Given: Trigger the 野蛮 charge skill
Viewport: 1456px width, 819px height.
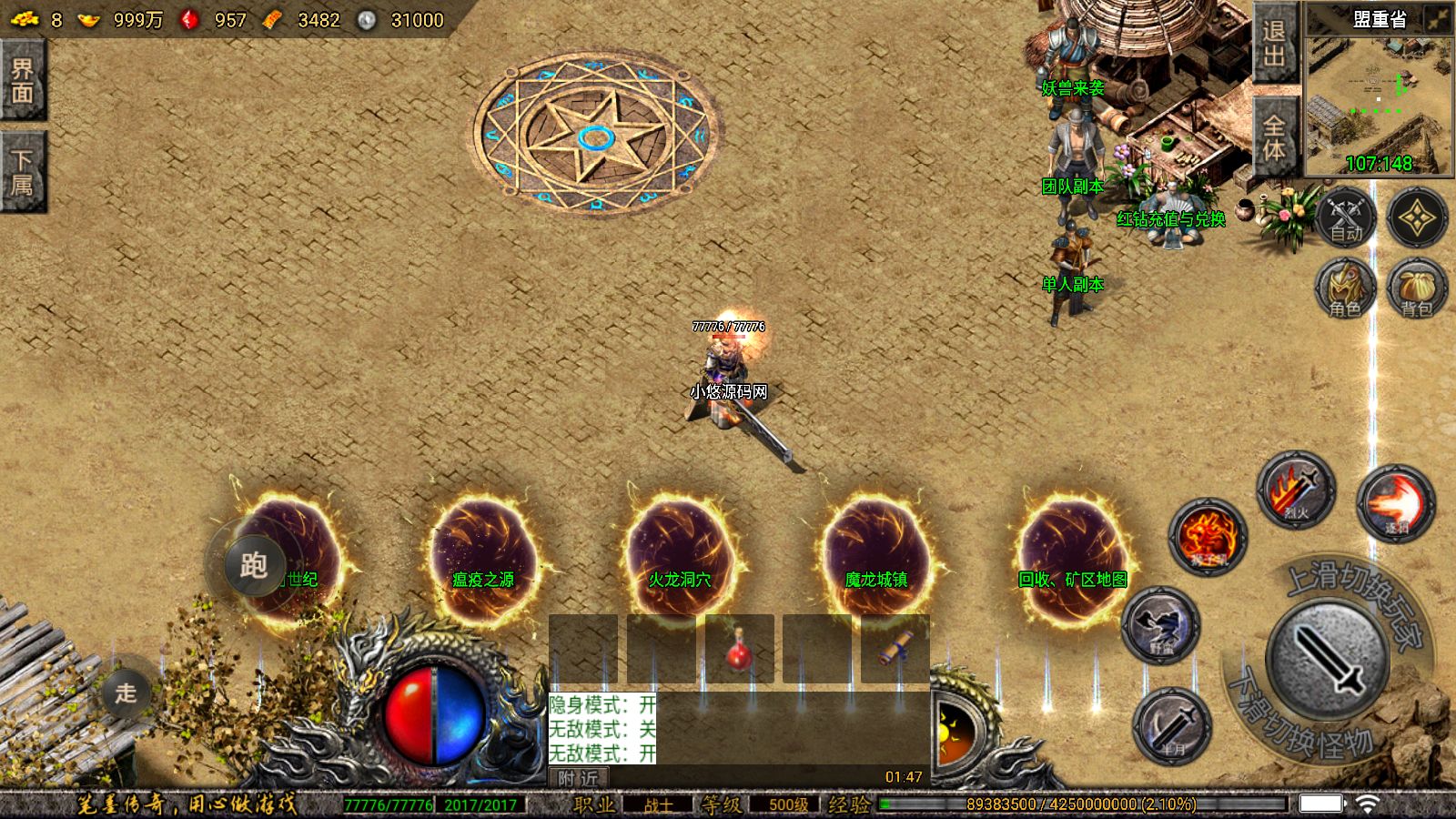Looking at the screenshot, I should (x=1161, y=625).
